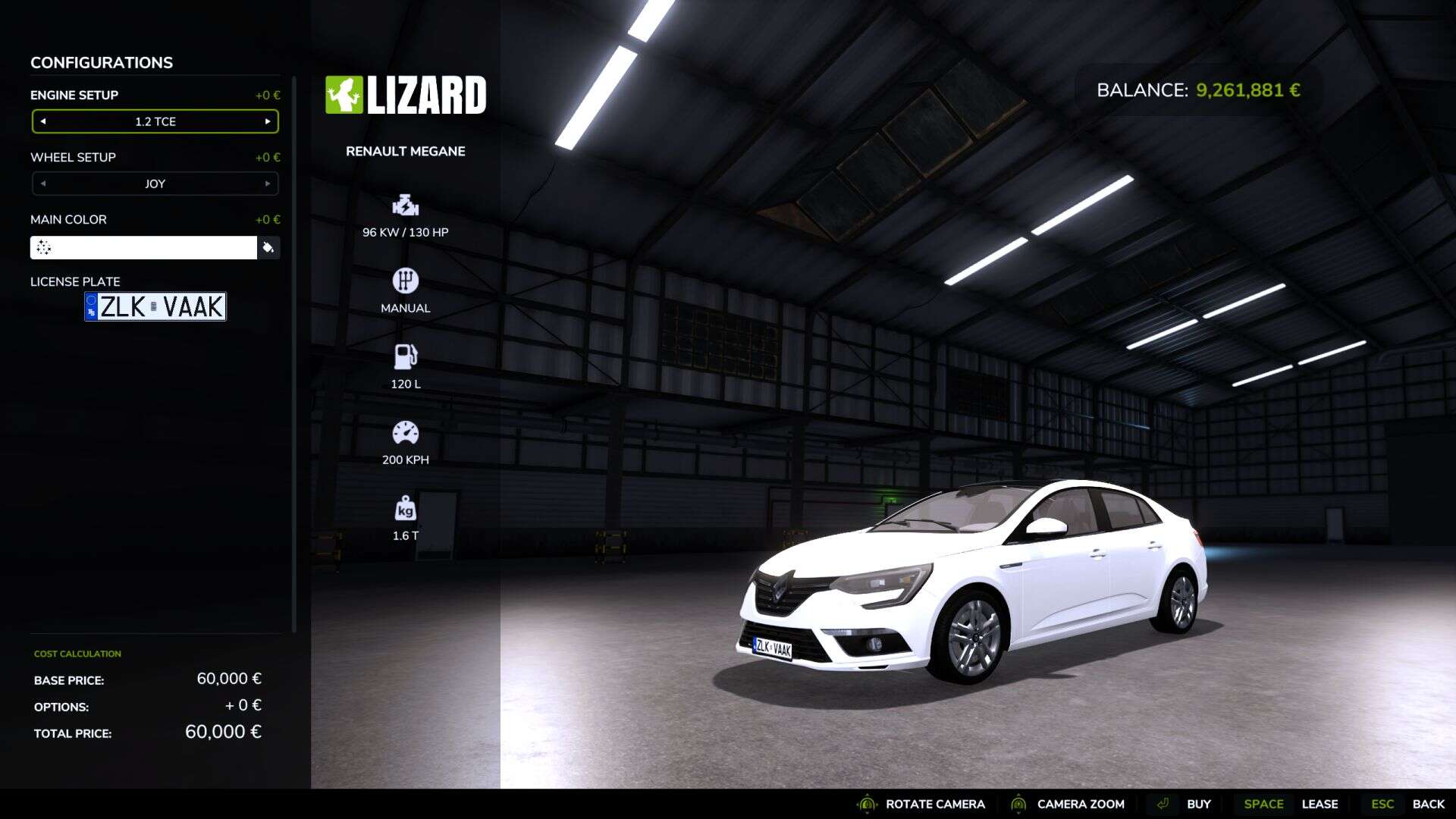Choose the next wheel setup
The height and width of the screenshot is (819, 1456).
[268, 184]
